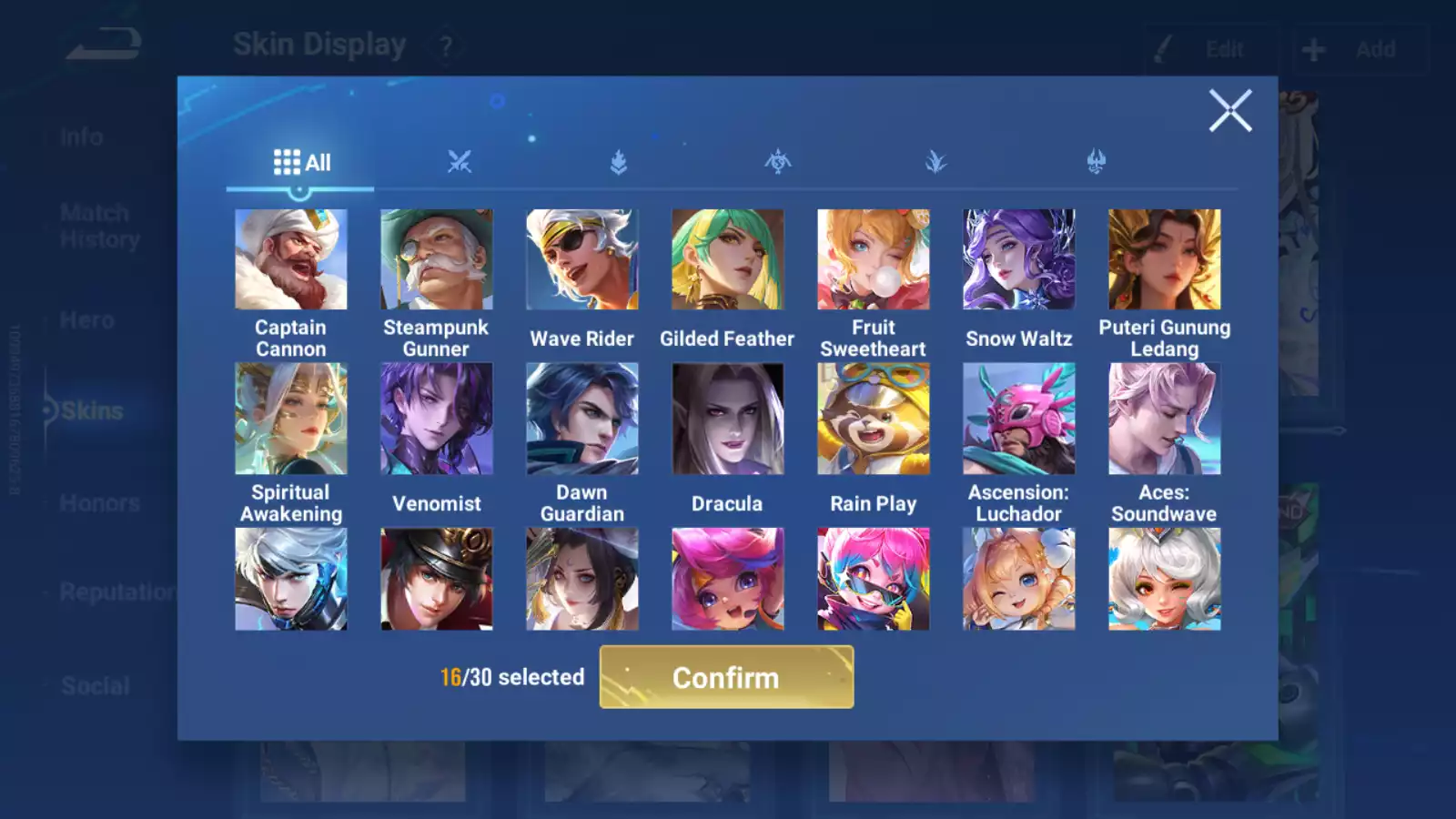Screen dimensions: 1456x819
Task: Select the Rain Play skin thumbnail
Action: pyautogui.click(x=874, y=419)
